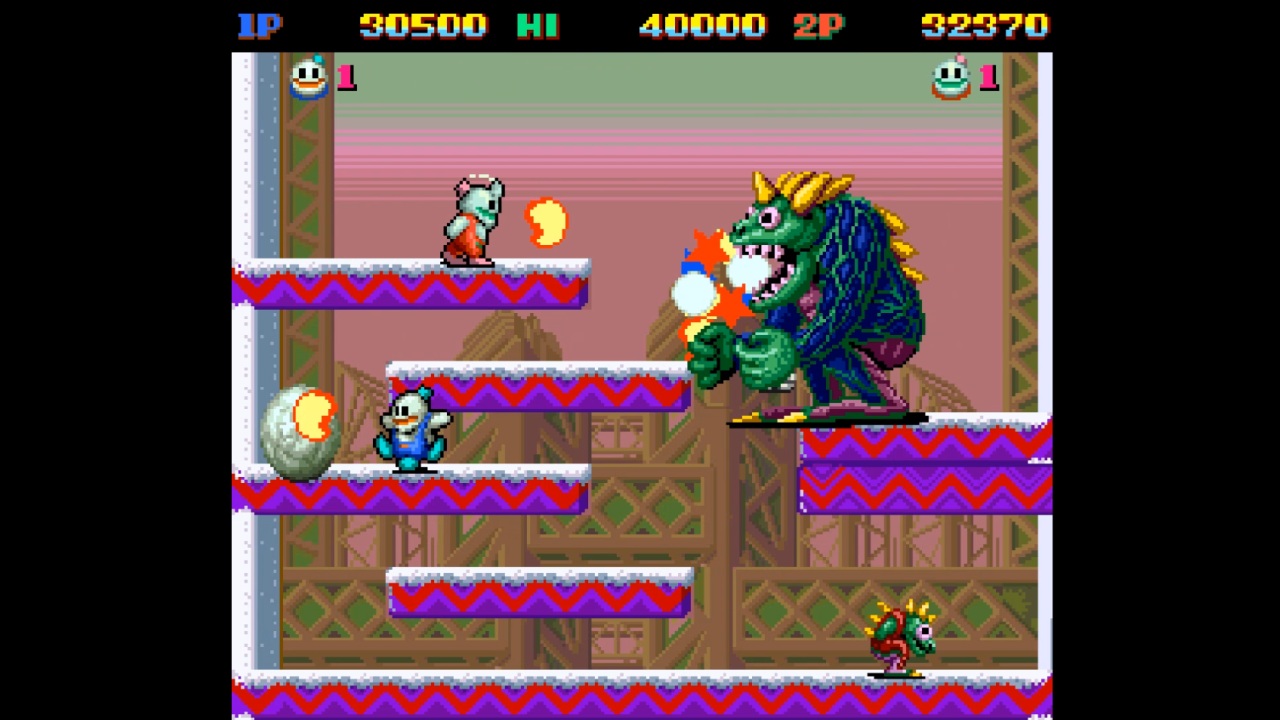
Task: Click the player 1 life counter snowman head
Action: tap(308, 78)
